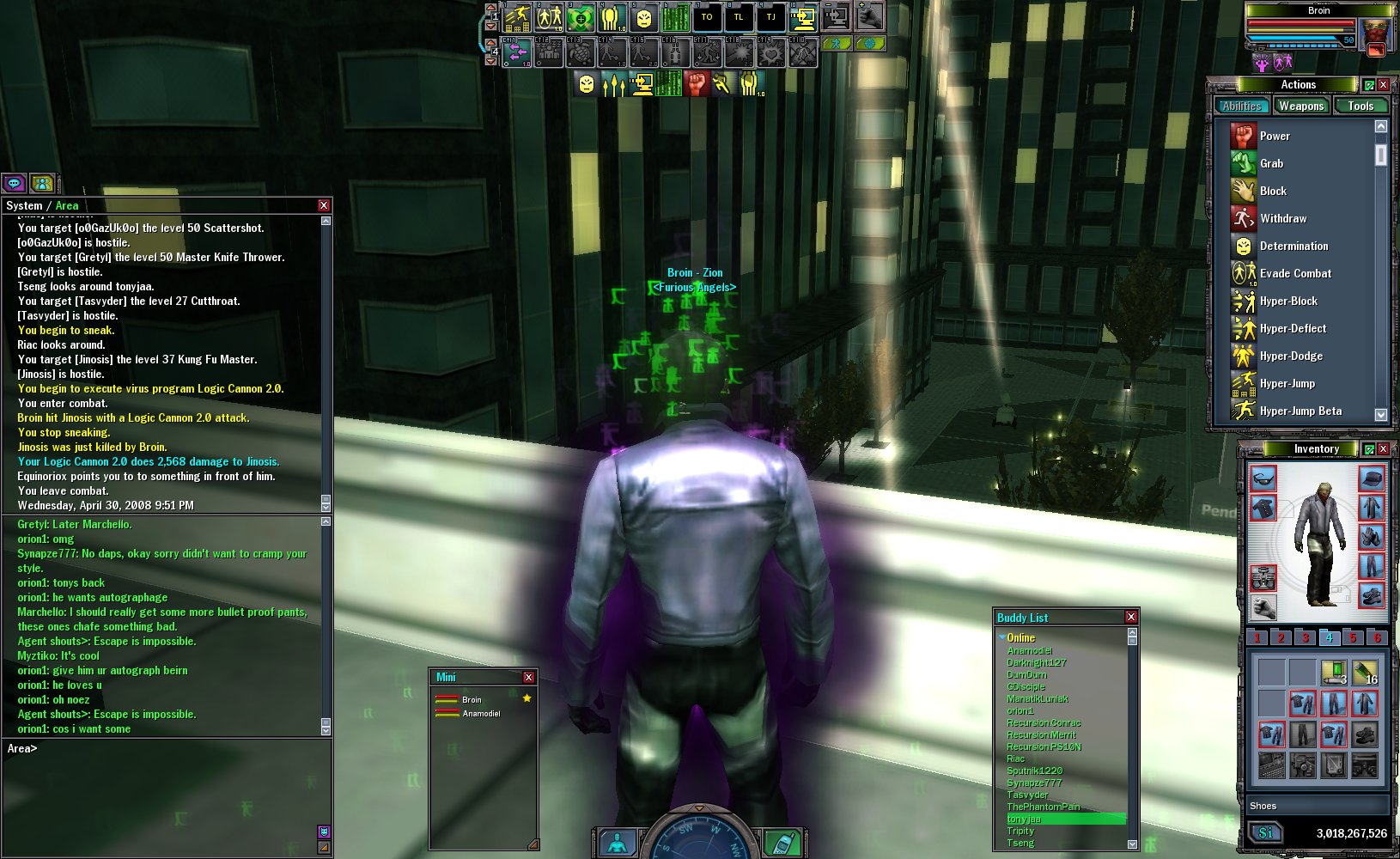Close the Inventory window

coord(1383,449)
